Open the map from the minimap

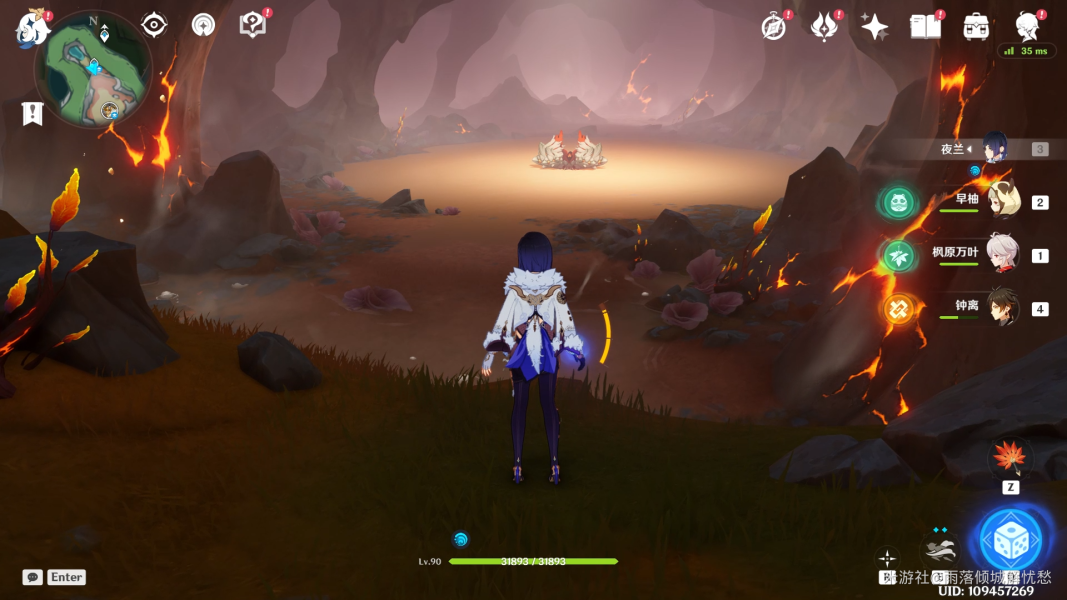tap(92, 70)
